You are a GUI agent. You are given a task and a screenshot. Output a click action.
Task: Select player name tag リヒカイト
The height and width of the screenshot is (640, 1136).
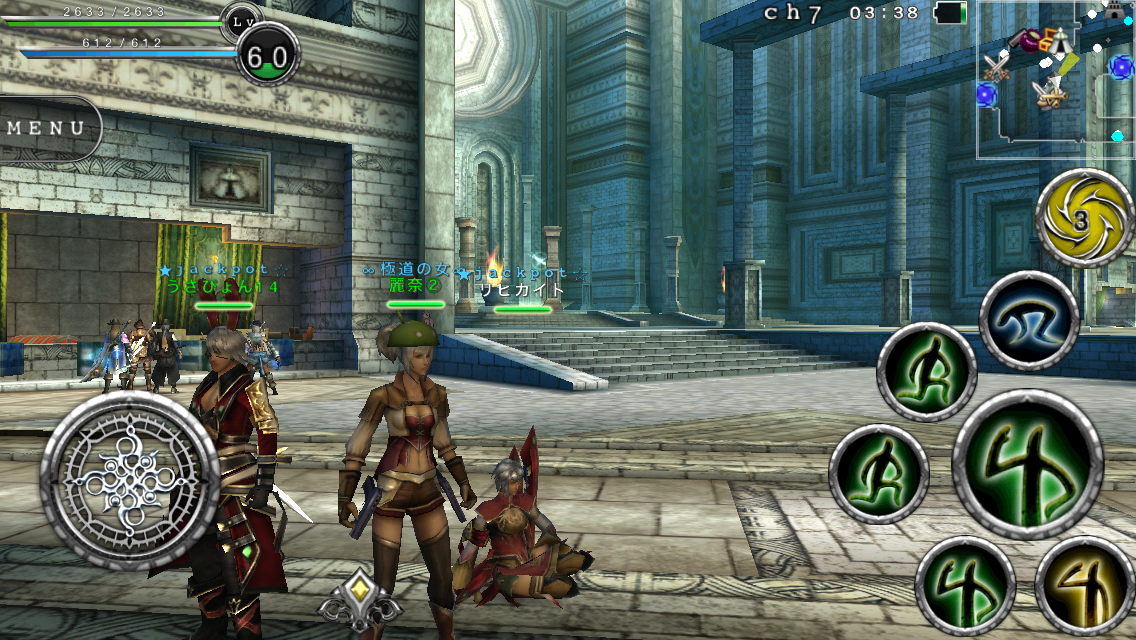(x=522, y=291)
